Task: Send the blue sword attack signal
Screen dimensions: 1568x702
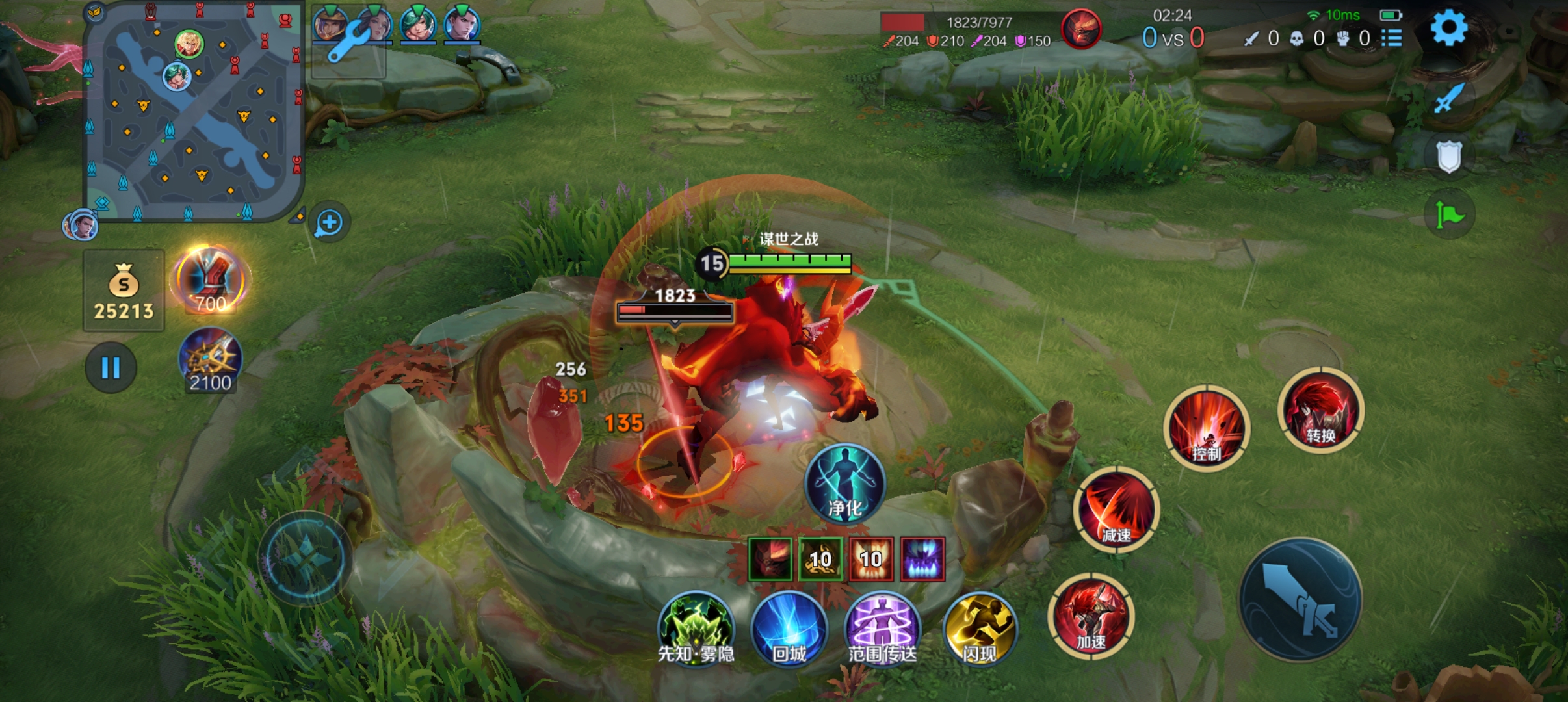Action: point(1449,99)
